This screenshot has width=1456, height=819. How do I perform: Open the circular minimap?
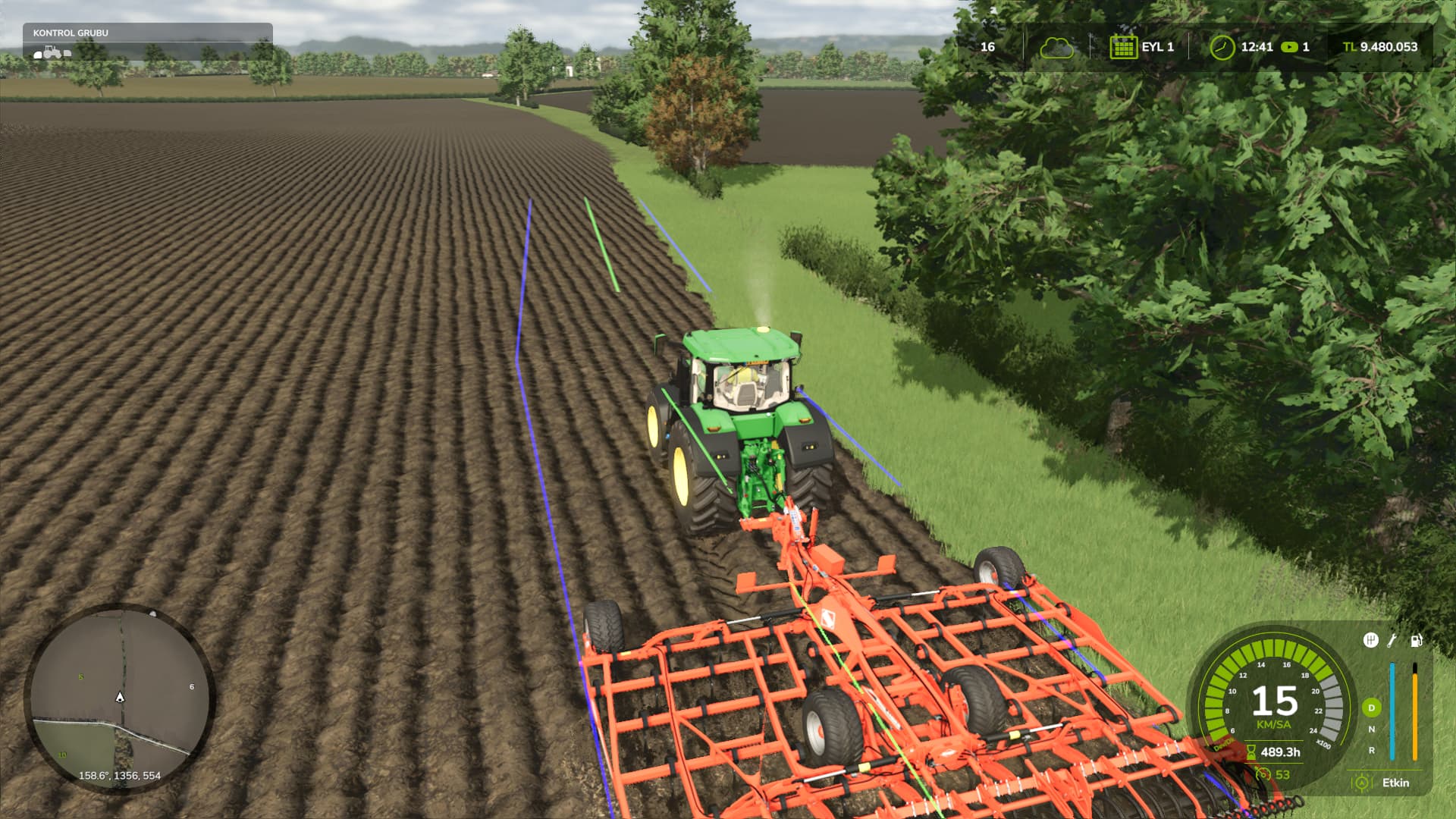pos(120,698)
